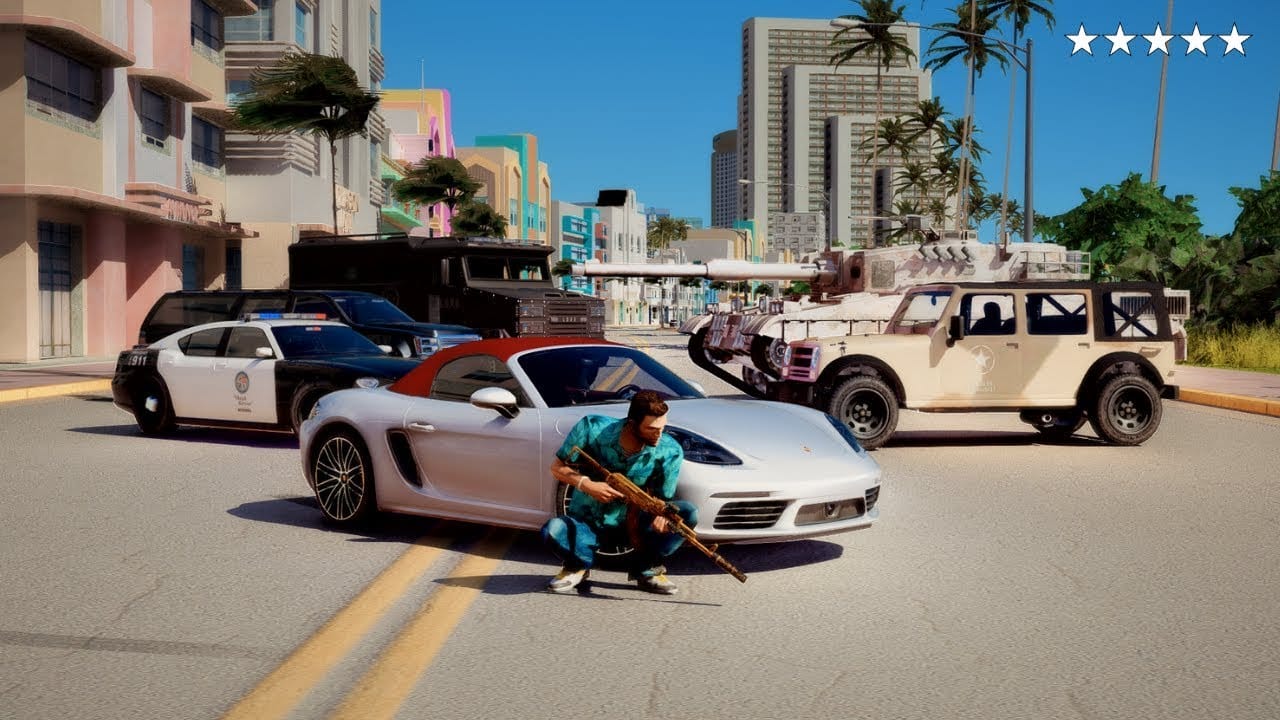The width and height of the screenshot is (1280, 720).
Task: Click the Porsche crest on the hood
Action: click(x=806, y=448)
